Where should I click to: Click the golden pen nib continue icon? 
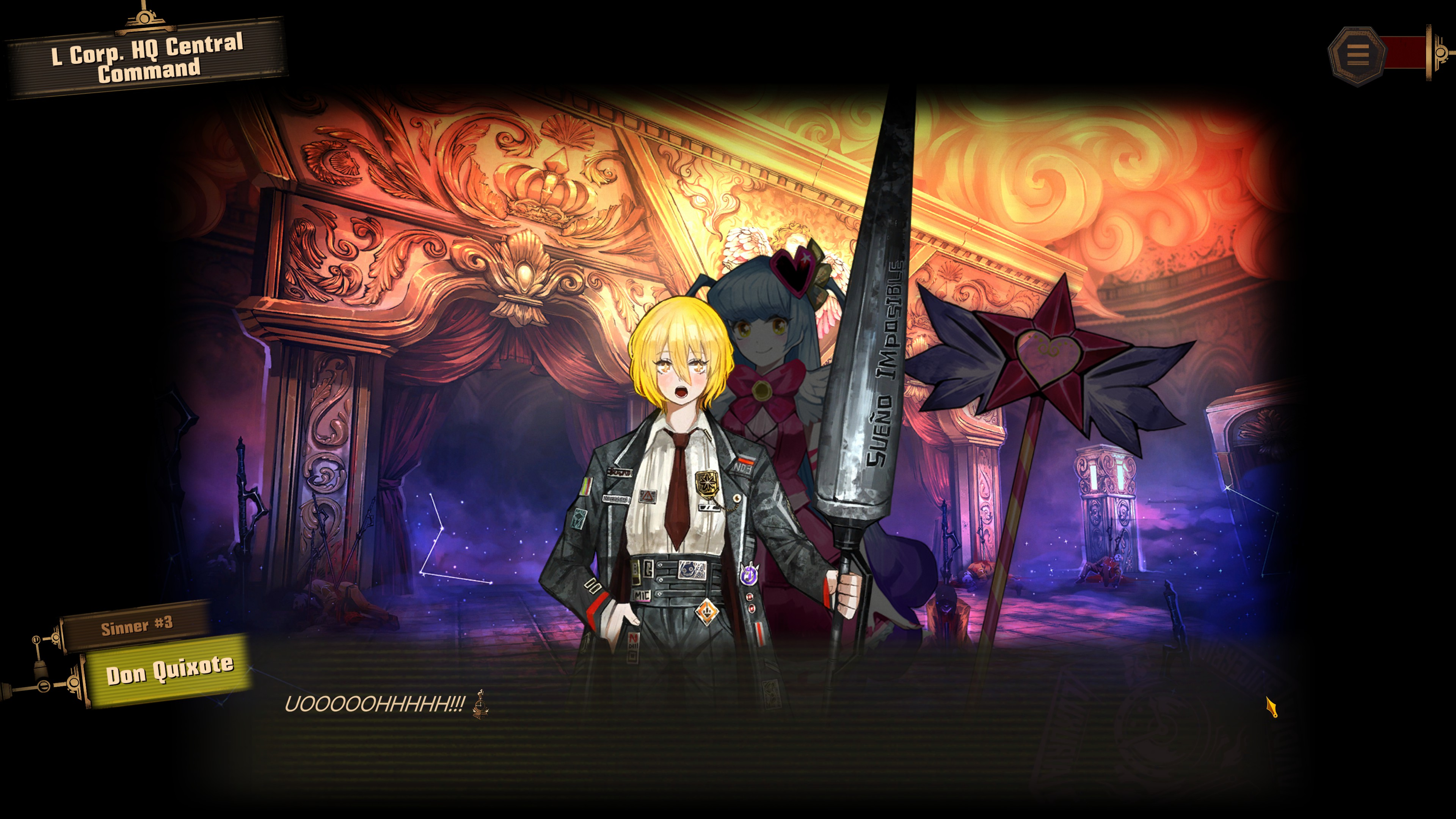point(1271,707)
